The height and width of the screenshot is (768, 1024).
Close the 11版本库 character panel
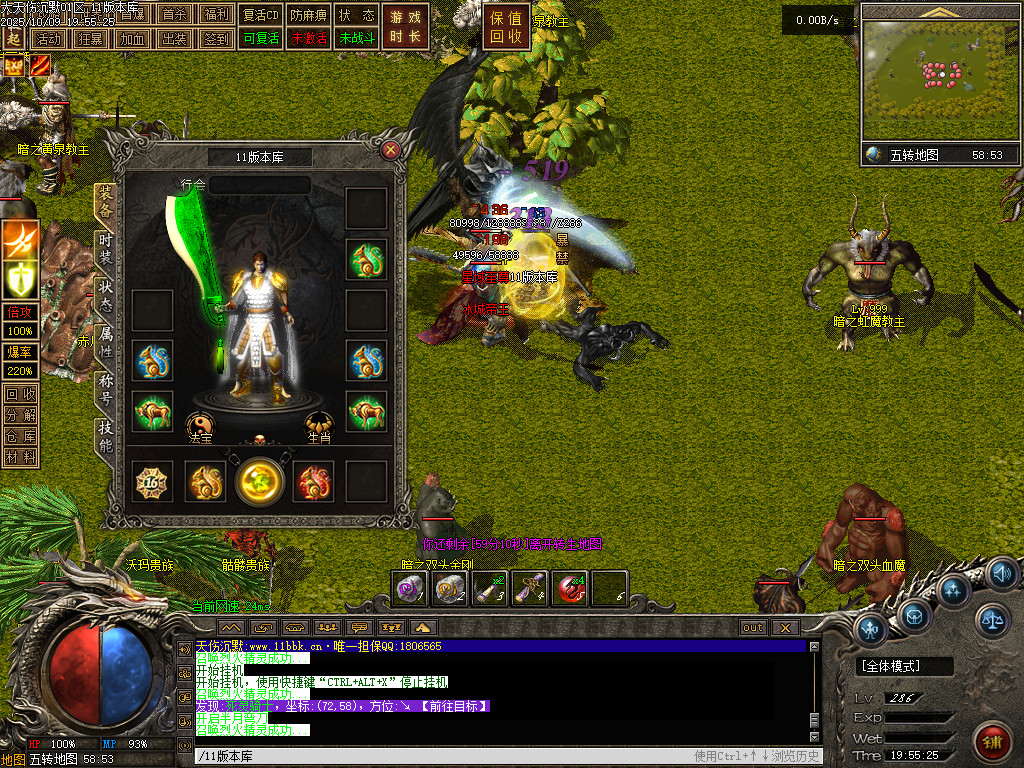391,151
